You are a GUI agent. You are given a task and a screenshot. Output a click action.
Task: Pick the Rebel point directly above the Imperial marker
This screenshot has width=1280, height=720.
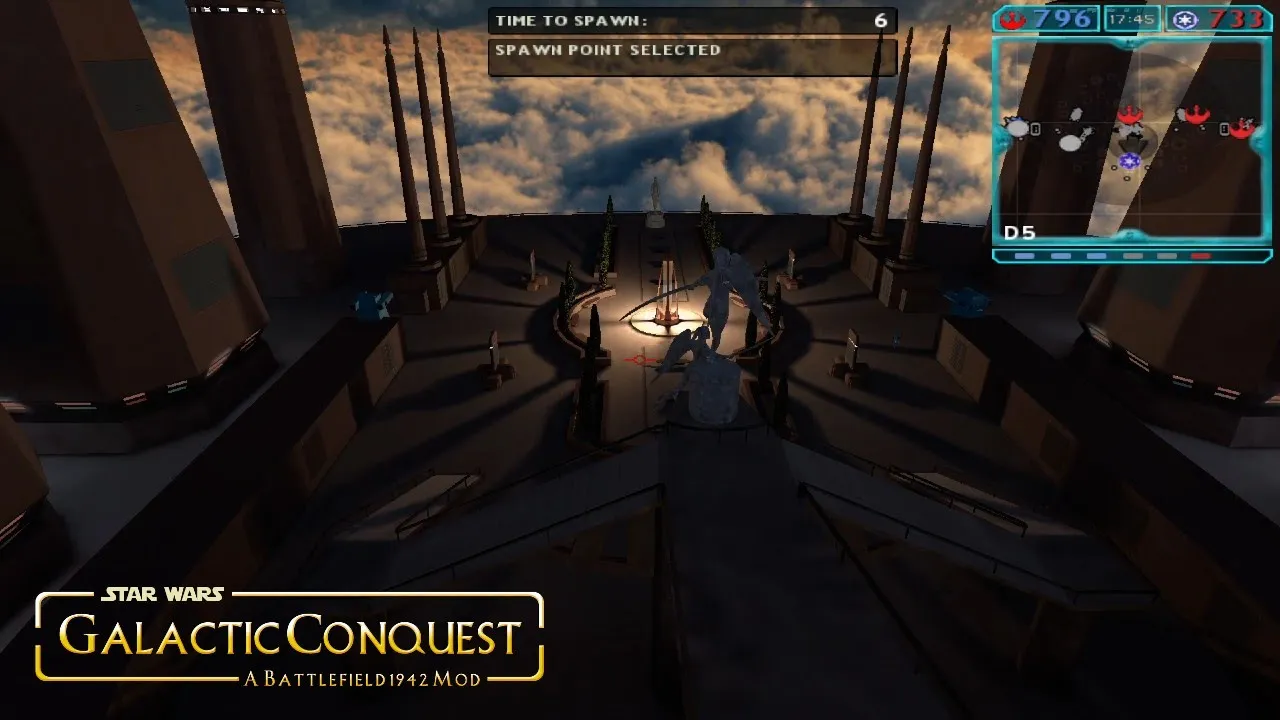tap(1130, 114)
